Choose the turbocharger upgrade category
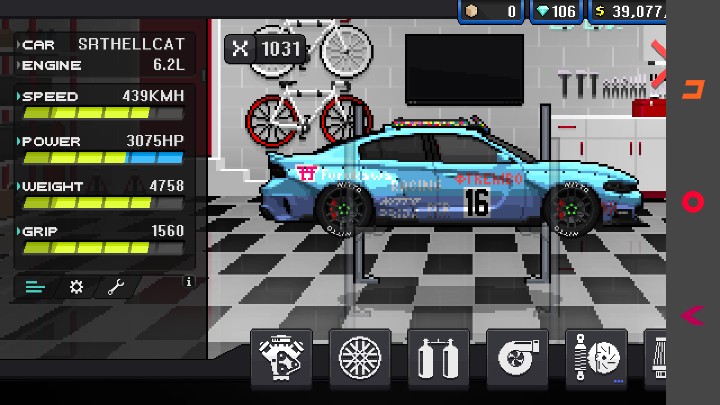Screen dimensions: 720x405 pos(517,358)
